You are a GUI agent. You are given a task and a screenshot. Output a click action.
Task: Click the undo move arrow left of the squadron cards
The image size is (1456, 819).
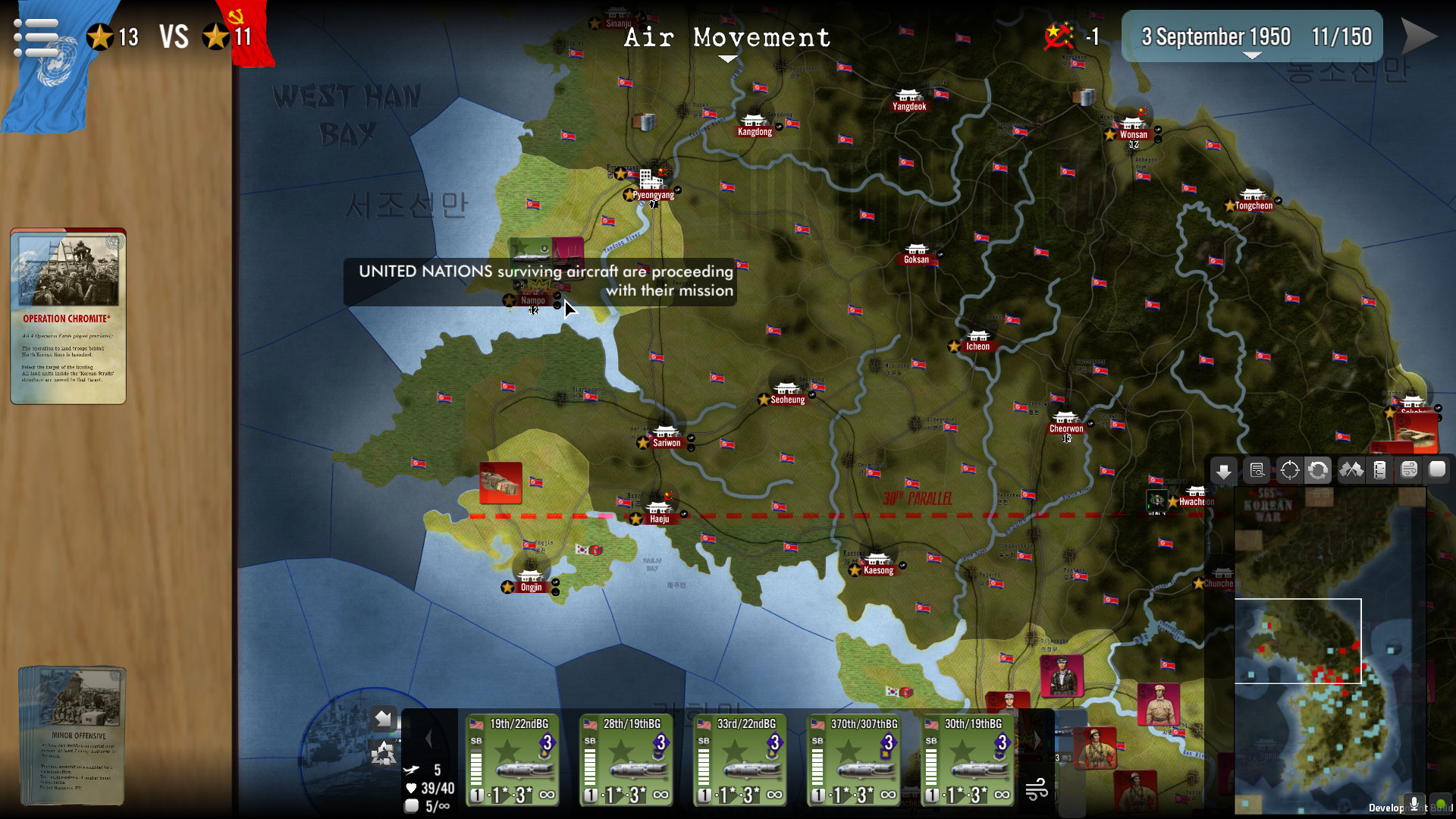384,718
